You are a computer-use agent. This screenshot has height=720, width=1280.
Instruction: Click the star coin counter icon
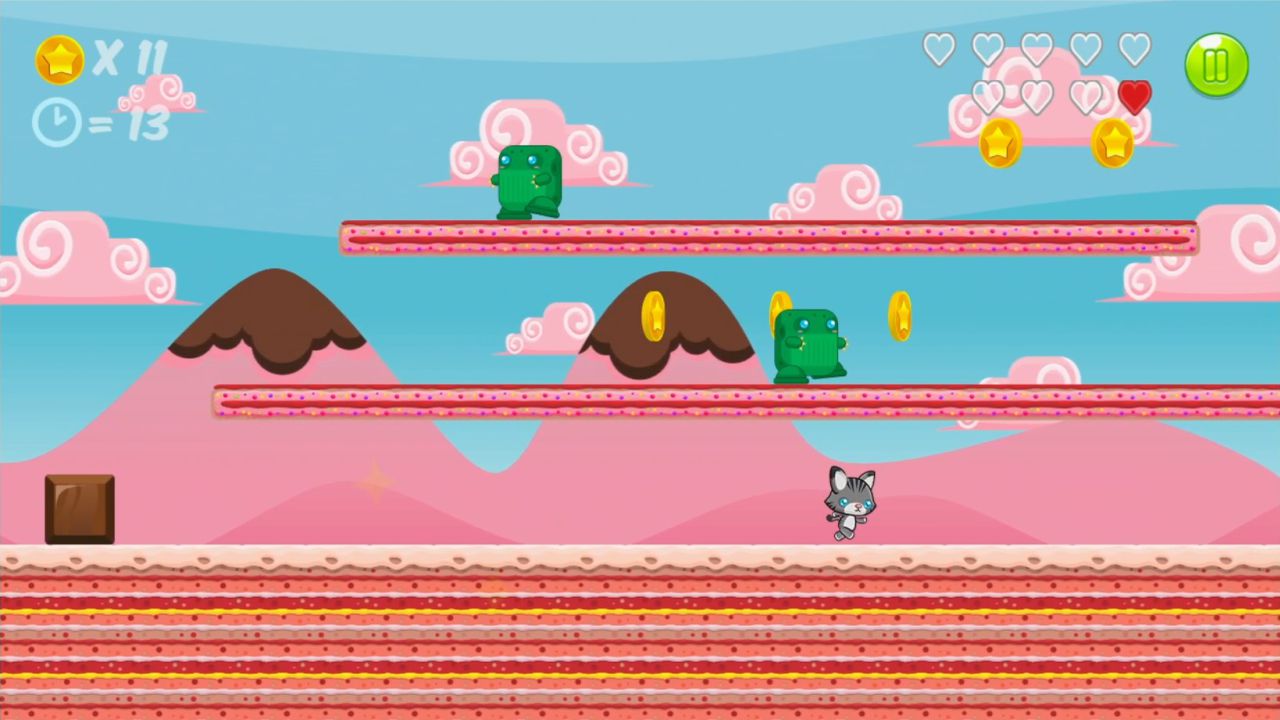(x=59, y=60)
